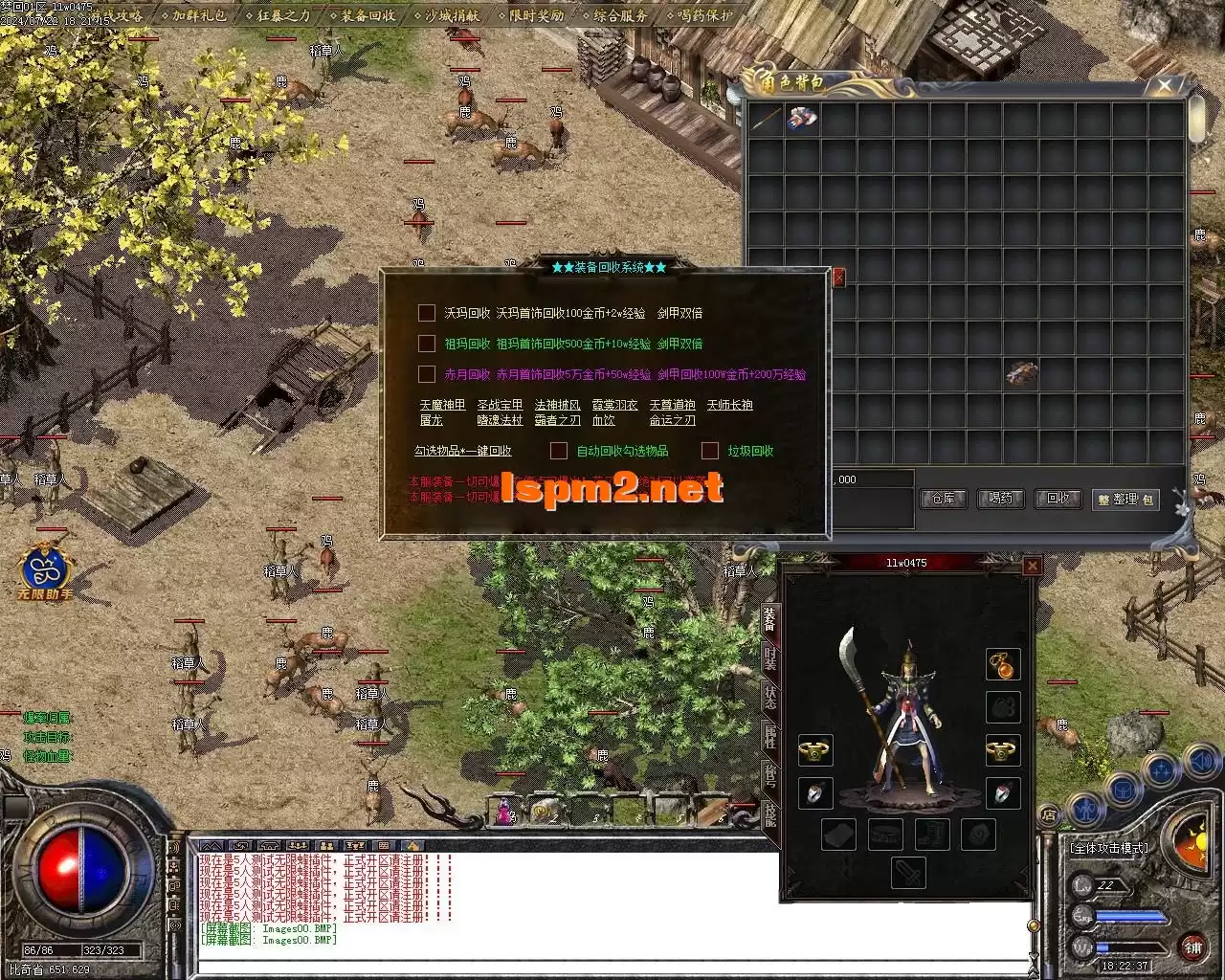Open the 加群礼包 top menu
Viewport: 1225px width, 980px height.
[x=199, y=15]
